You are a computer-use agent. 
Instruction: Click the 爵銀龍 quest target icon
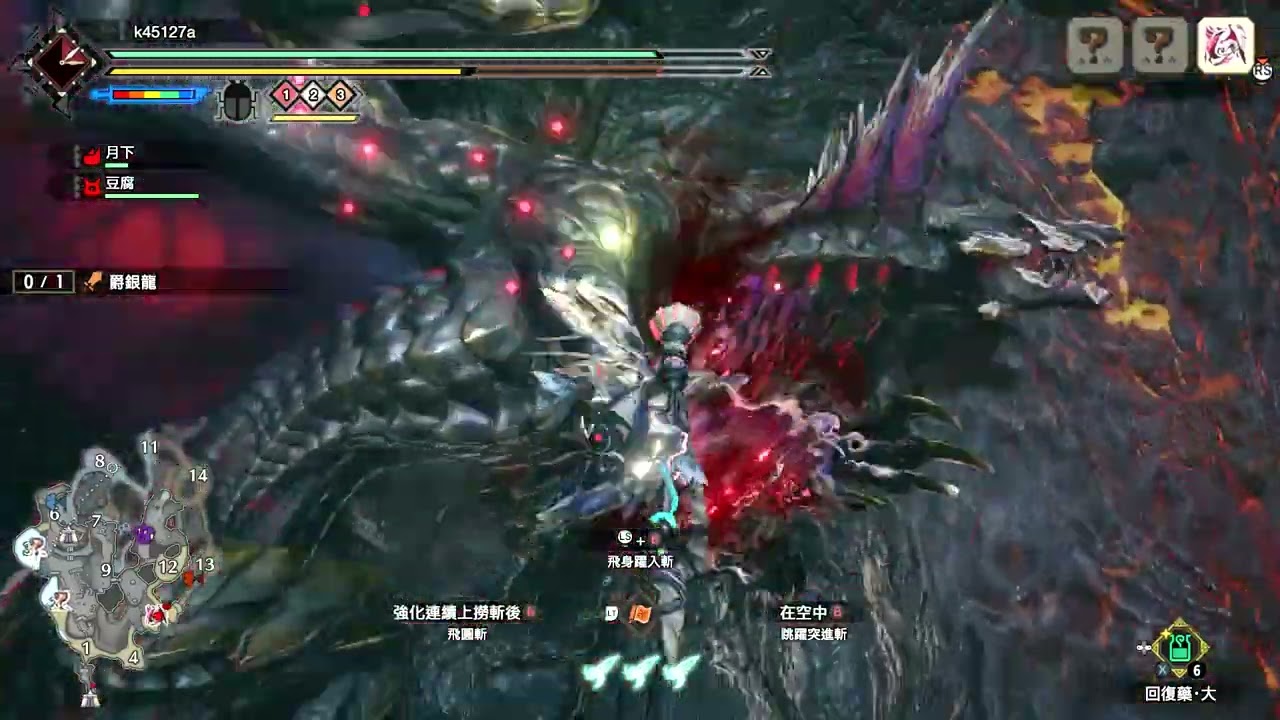[x=92, y=283]
